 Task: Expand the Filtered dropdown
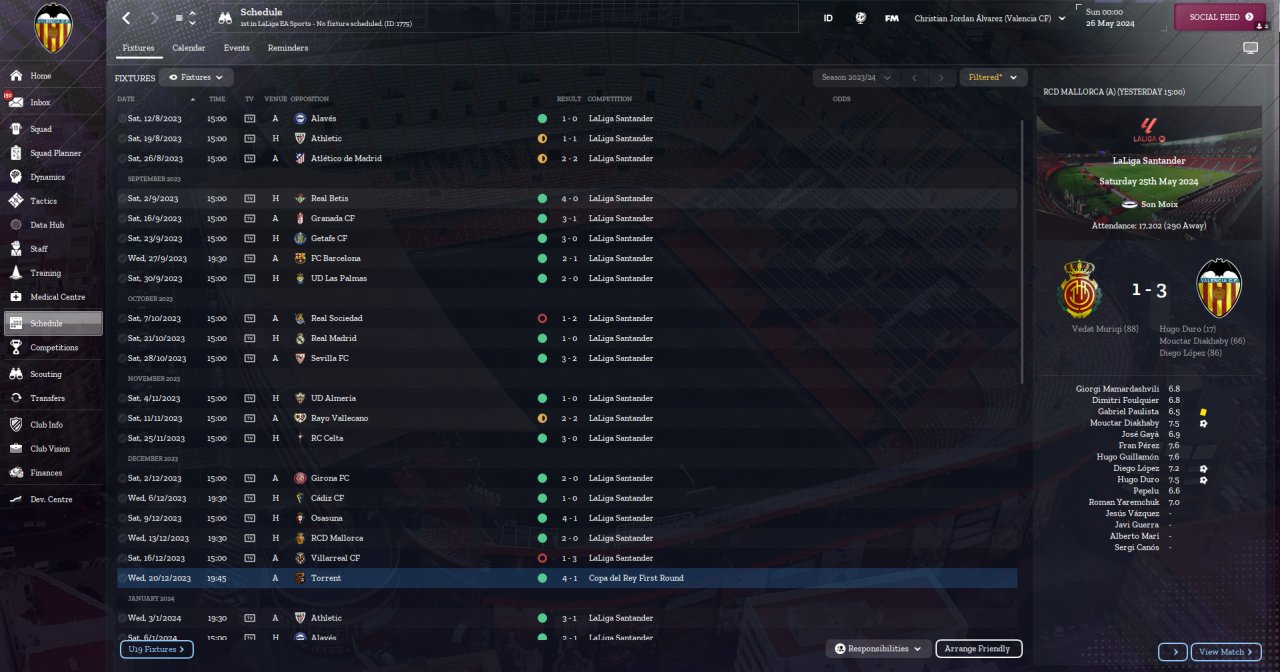pos(993,77)
